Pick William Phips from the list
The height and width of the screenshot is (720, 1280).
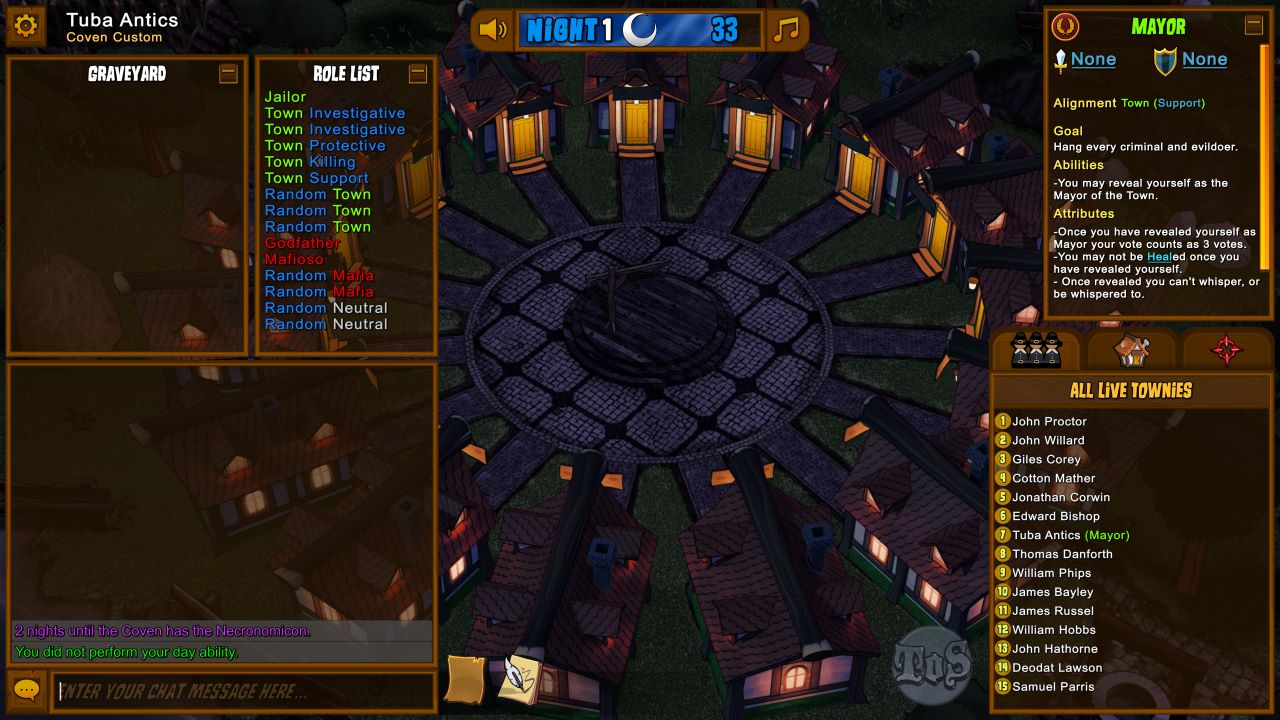1051,574
